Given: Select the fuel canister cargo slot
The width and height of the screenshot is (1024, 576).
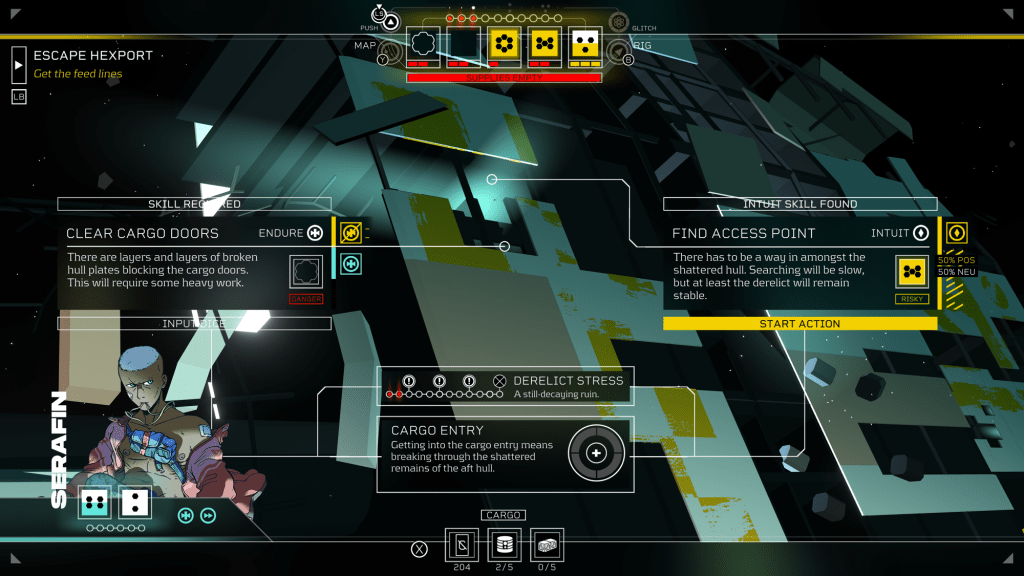Looking at the screenshot, I should tap(504, 546).
